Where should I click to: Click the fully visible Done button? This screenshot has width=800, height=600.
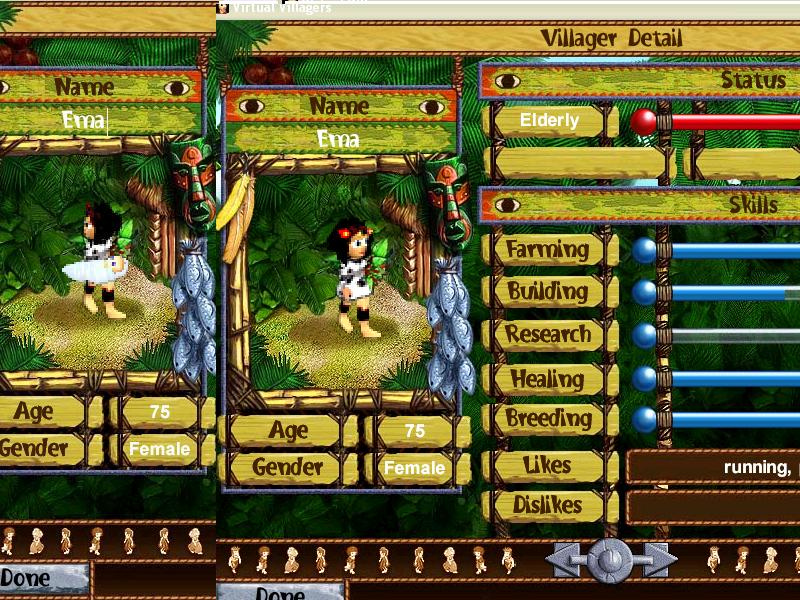tap(44, 578)
